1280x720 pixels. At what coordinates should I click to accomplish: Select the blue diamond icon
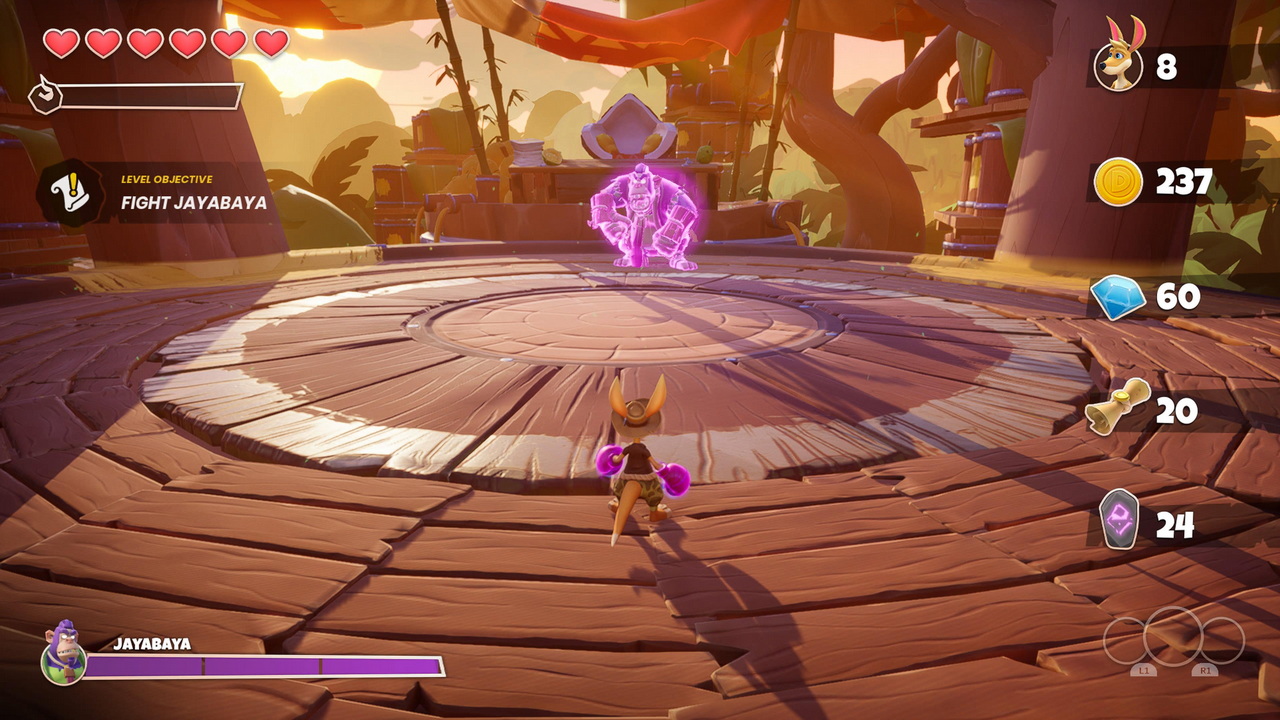point(1117,297)
